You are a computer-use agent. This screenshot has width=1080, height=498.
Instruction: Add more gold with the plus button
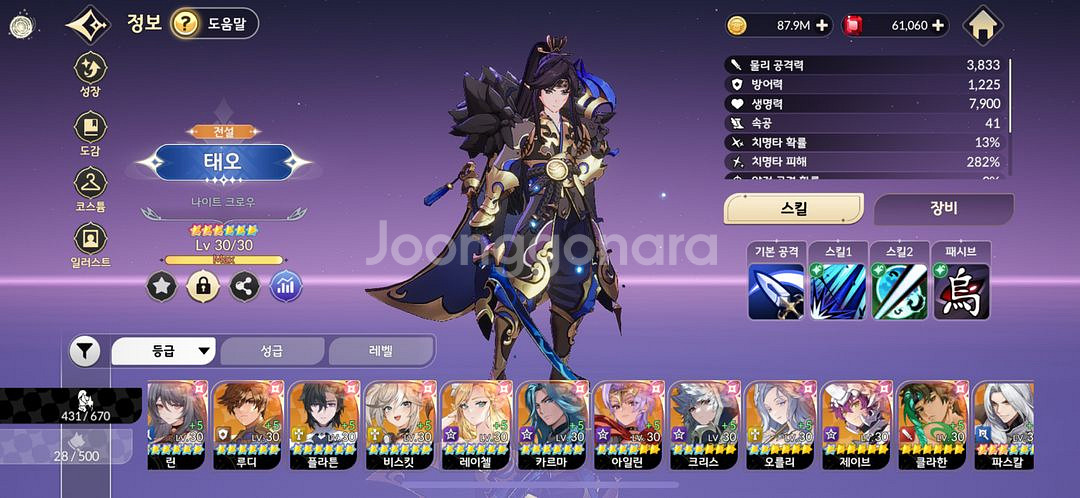click(x=822, y=26)
